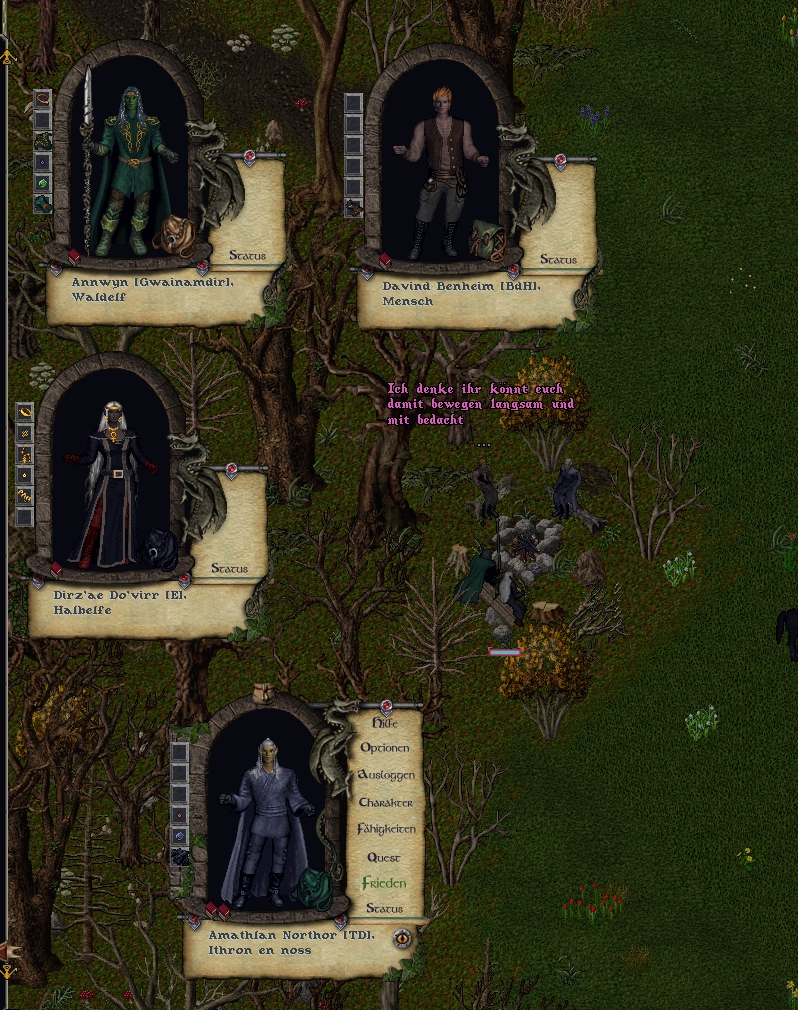798x1010 pixels.
Task: Open the Charakter sheet
Action: [x=385, y=803]
